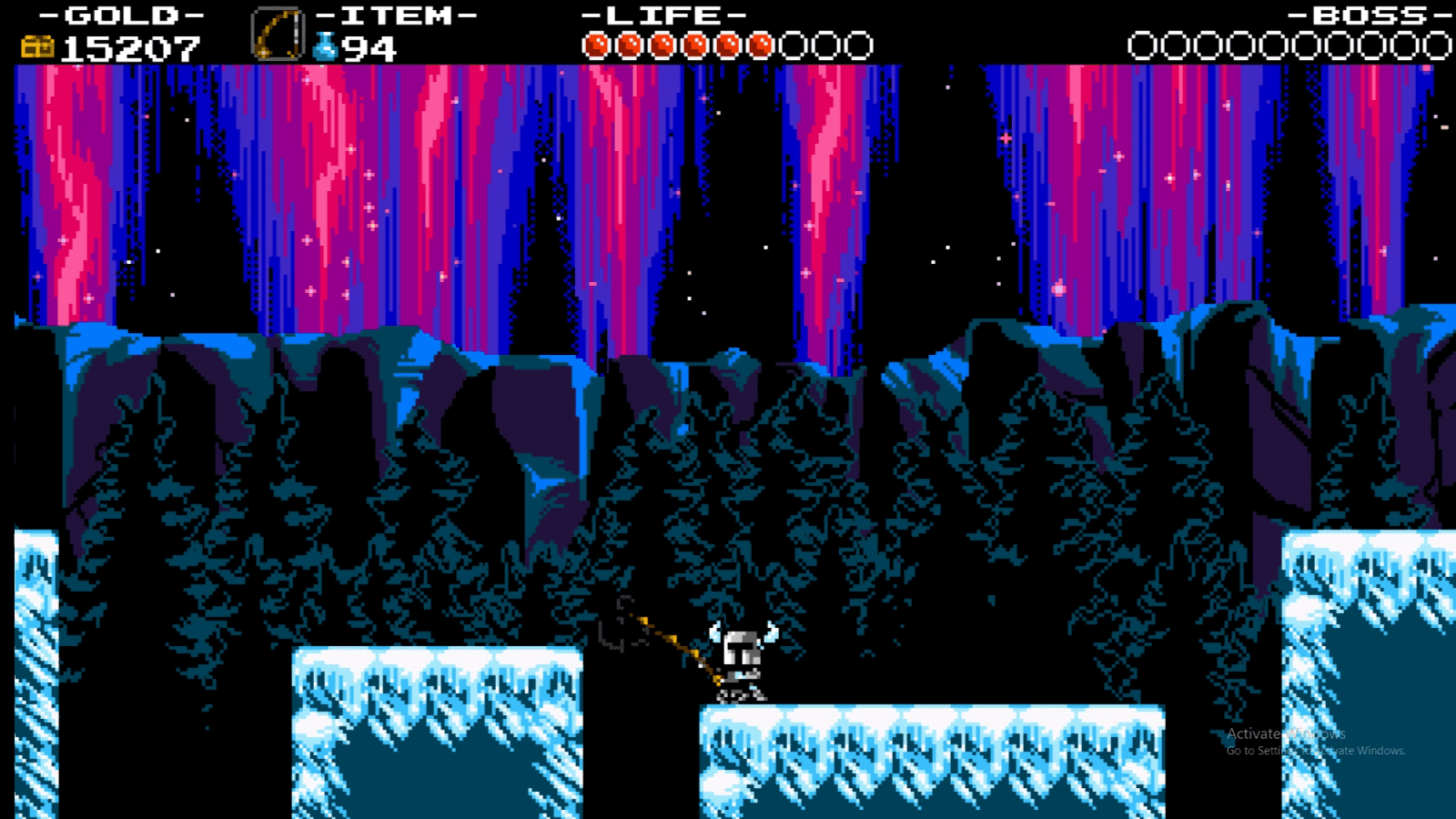Click the BOSS heading label
The height and width of the screenshot is (819, 1456).
pyautogui.click(x=1370, y=15)
